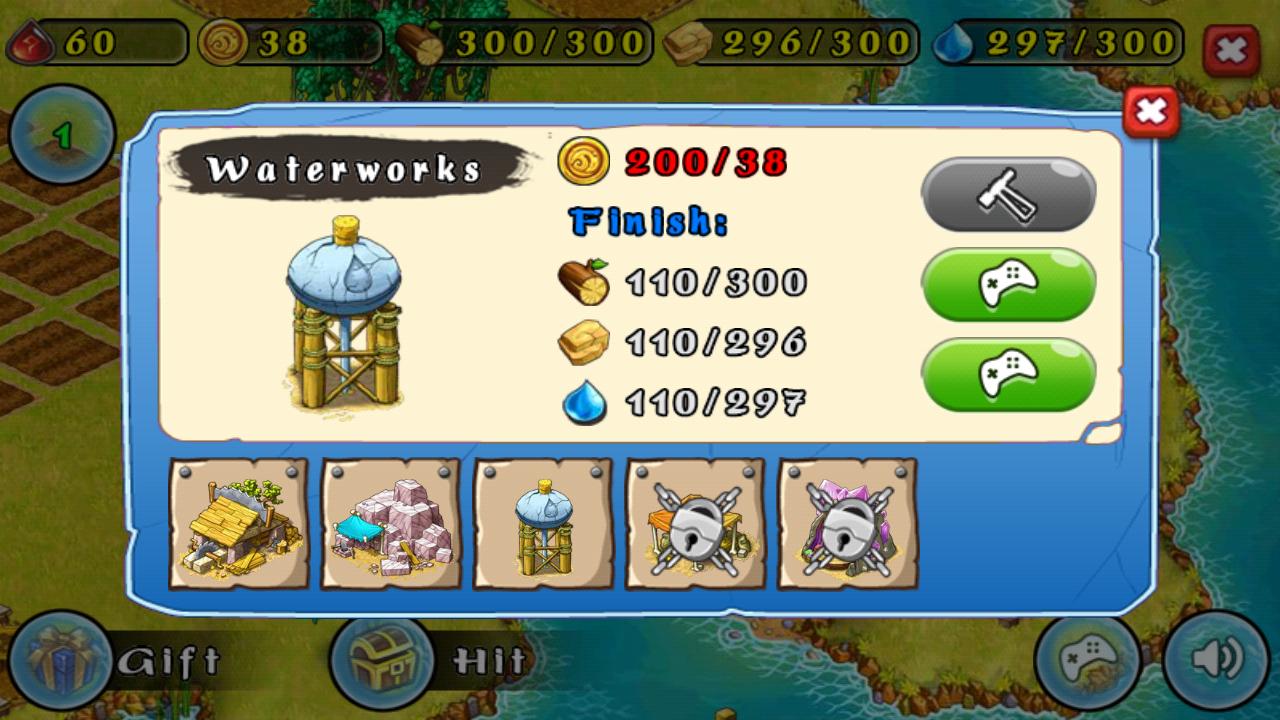Viewport: 1280px width, 720px height.
Task: Close the Waterworks build panel
Action: pyautogui.click(x=1151, y=112)
